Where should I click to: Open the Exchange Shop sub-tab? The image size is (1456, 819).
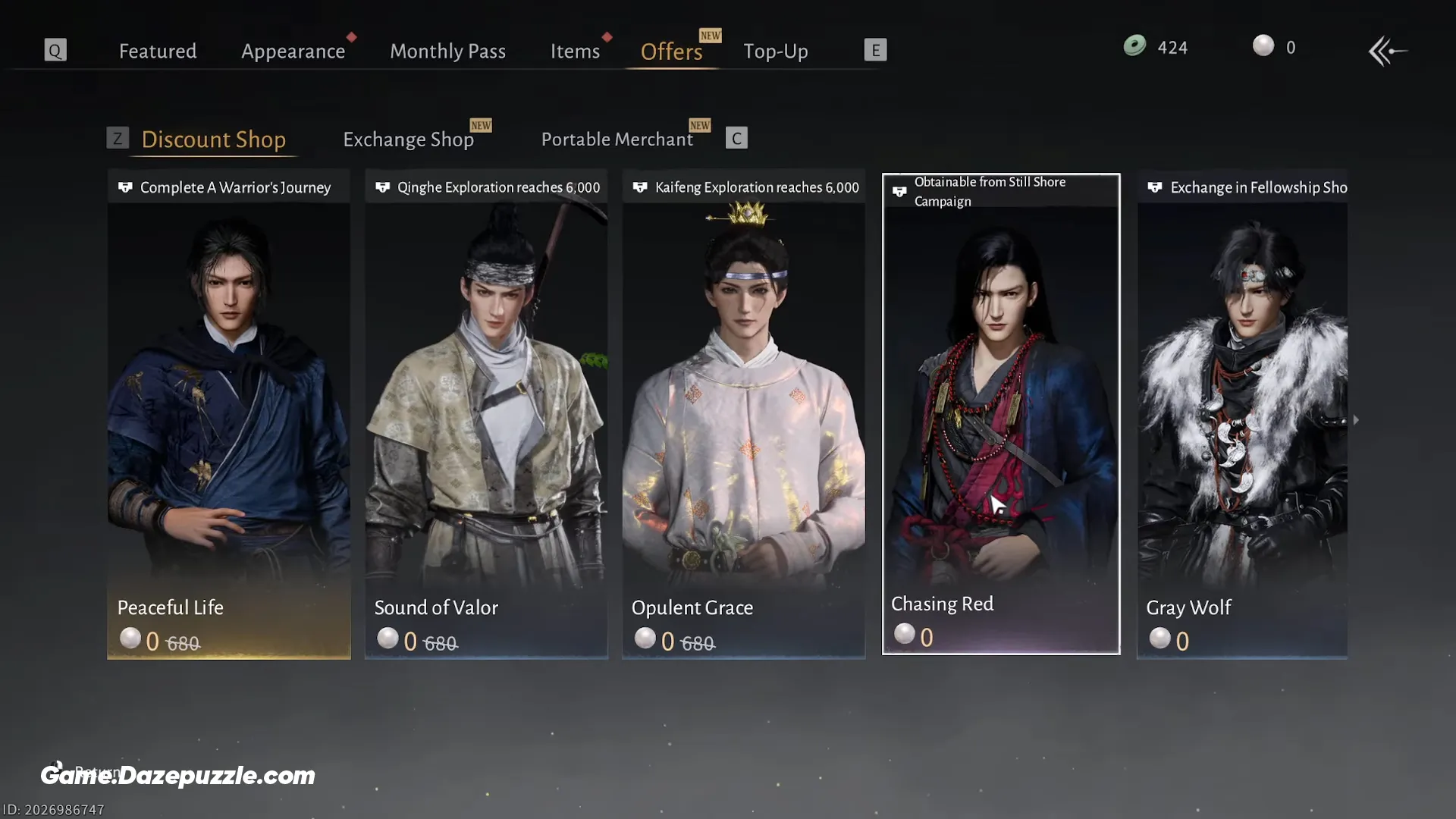(408, 140)
